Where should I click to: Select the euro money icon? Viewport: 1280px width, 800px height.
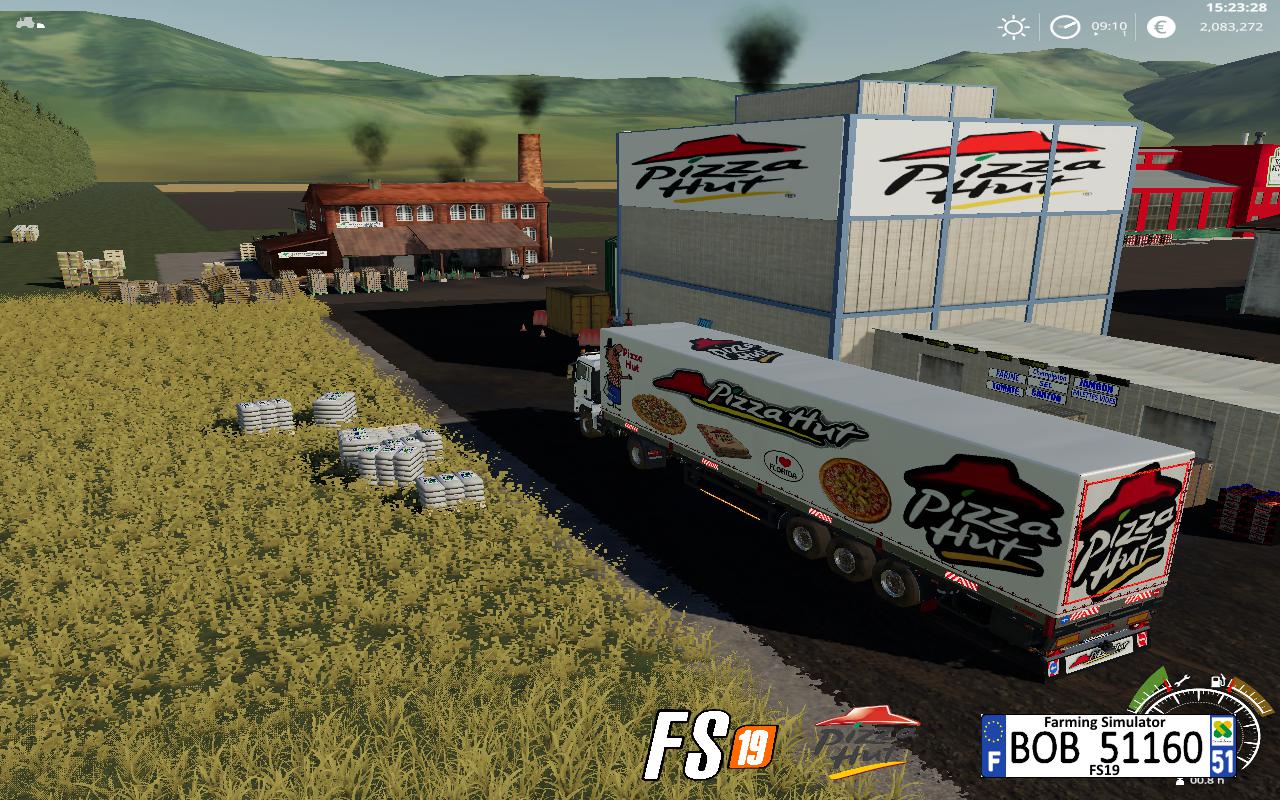pyautogui.click(x=1160, y=27)
